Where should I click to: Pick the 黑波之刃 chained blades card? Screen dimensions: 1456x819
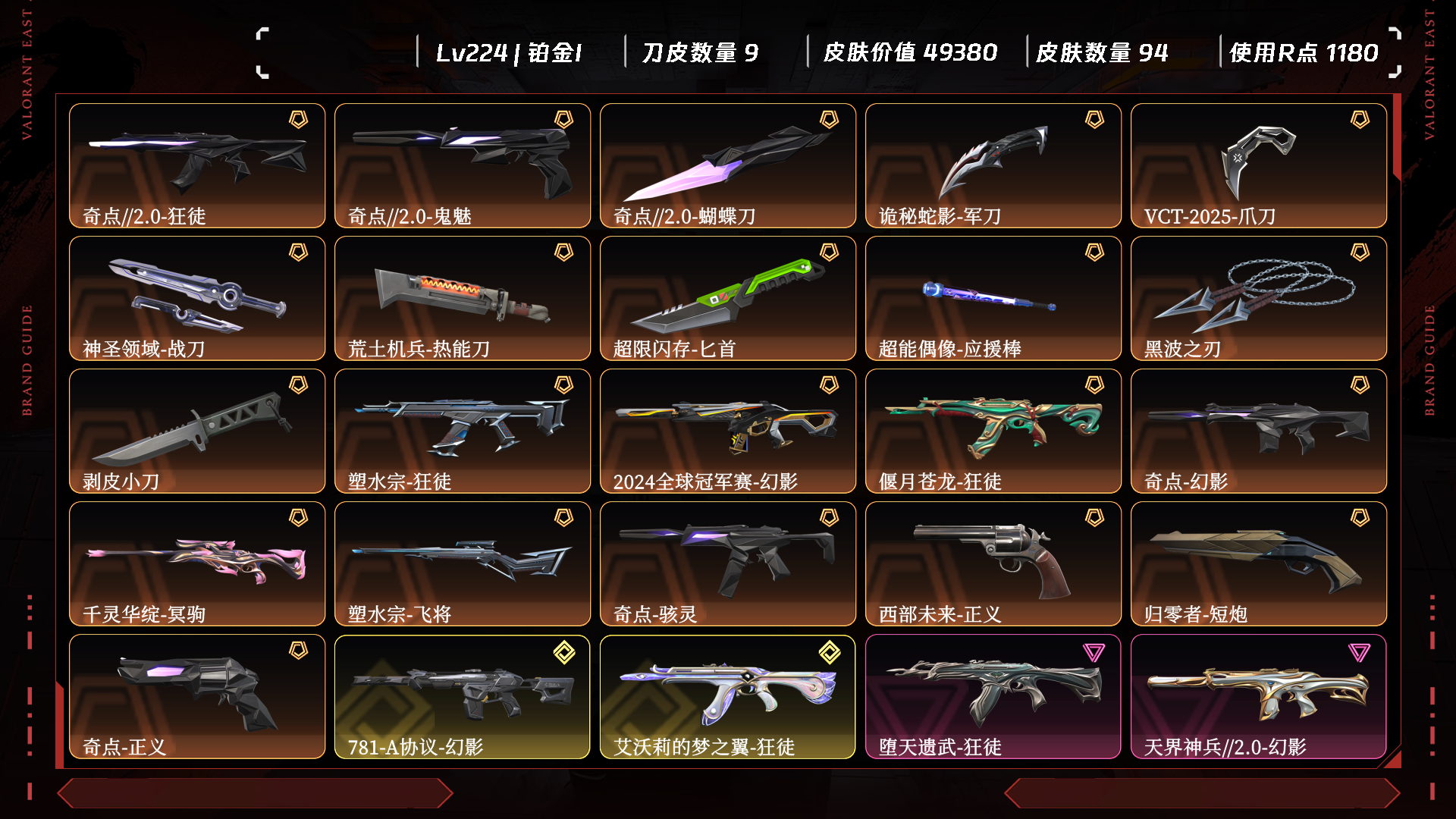[x=1259, y=298]
